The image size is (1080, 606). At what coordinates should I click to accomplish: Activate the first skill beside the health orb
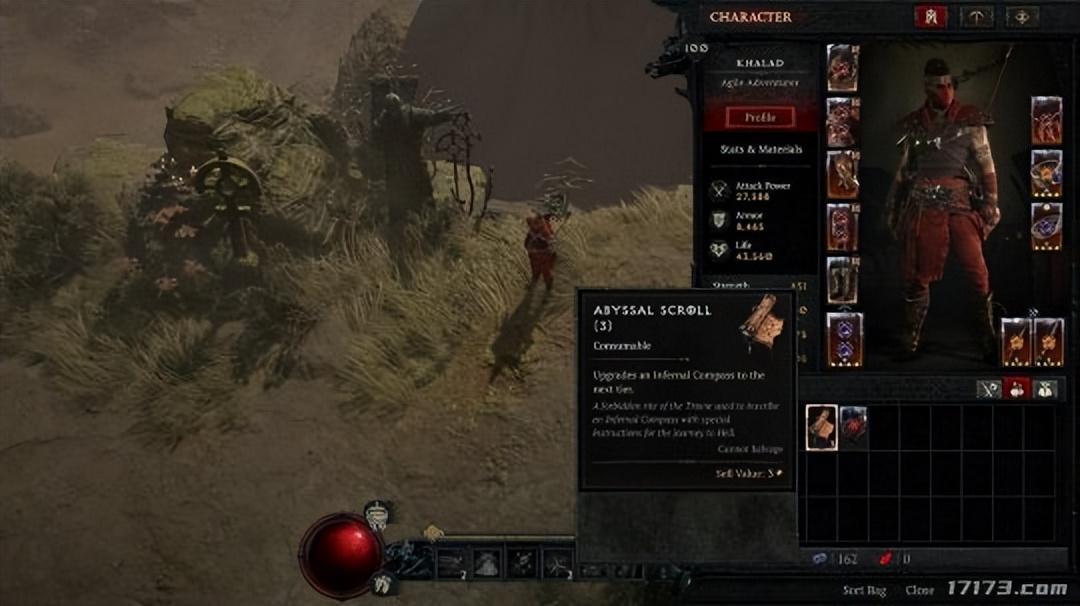(x=451, y=563)
